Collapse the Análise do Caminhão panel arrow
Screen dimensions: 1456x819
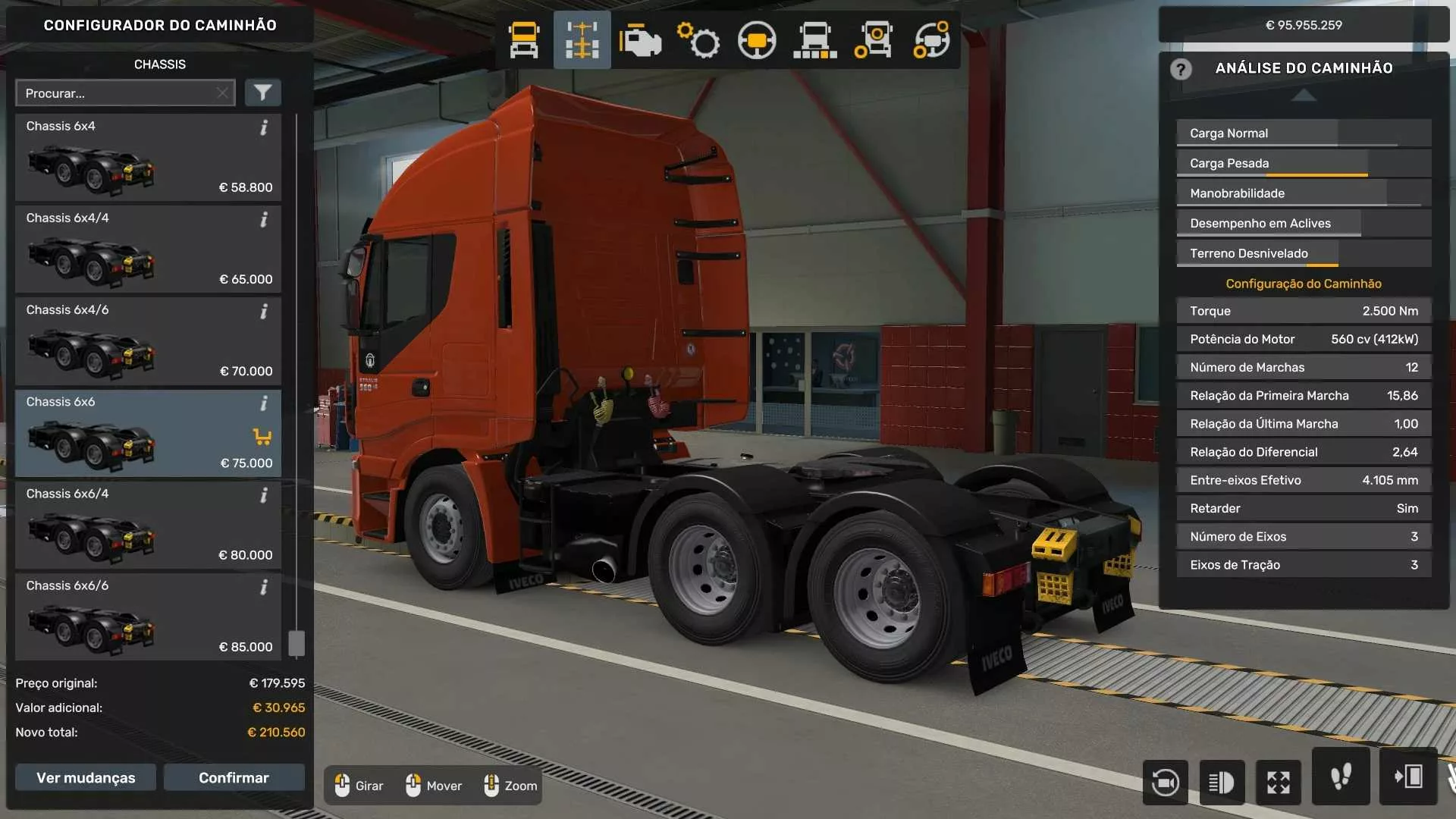point(1304,95)
